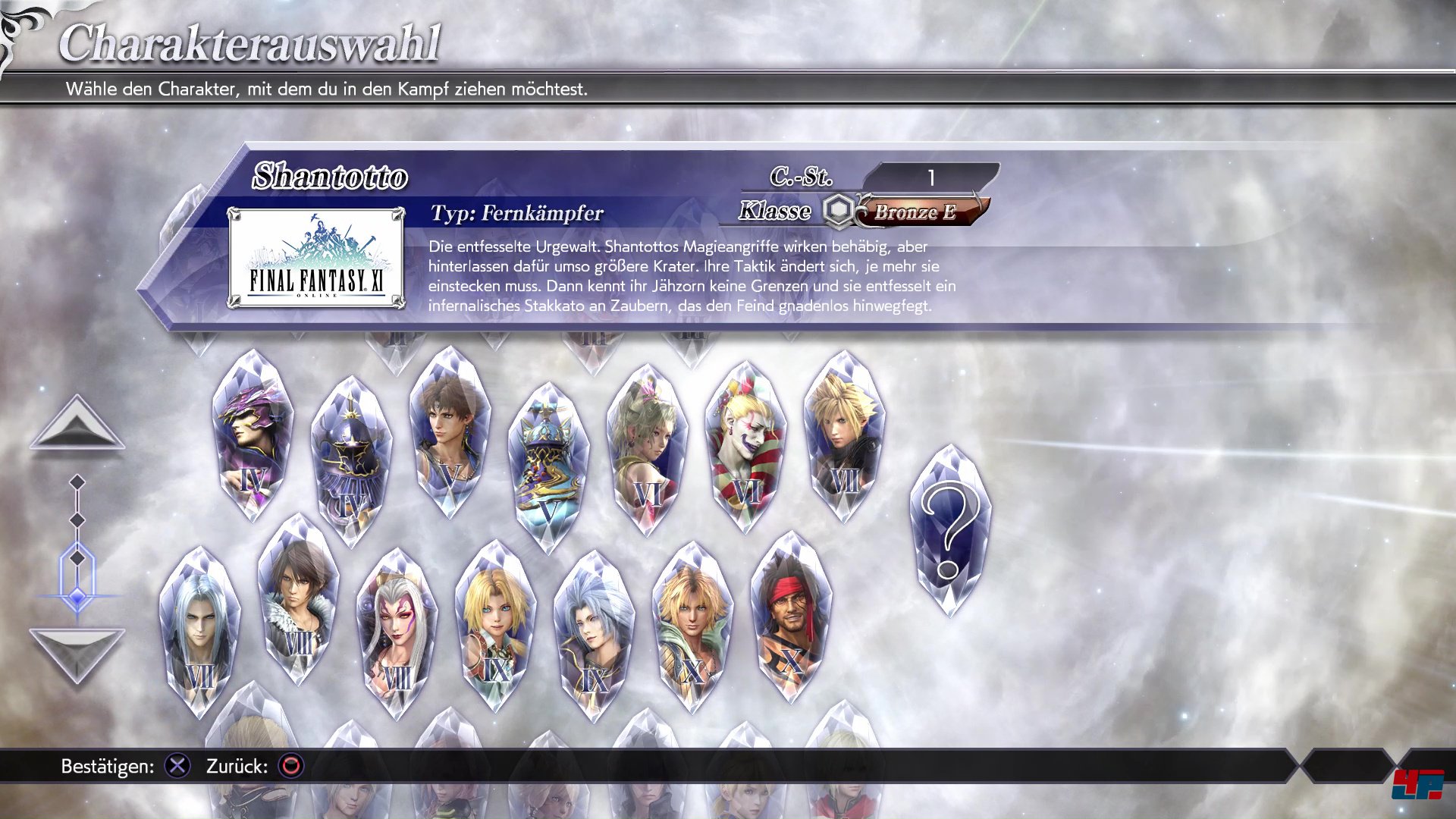The image size is (1456, 819).
Task: Choose Jecht wearing the red bandana
Action: (790, 617)
